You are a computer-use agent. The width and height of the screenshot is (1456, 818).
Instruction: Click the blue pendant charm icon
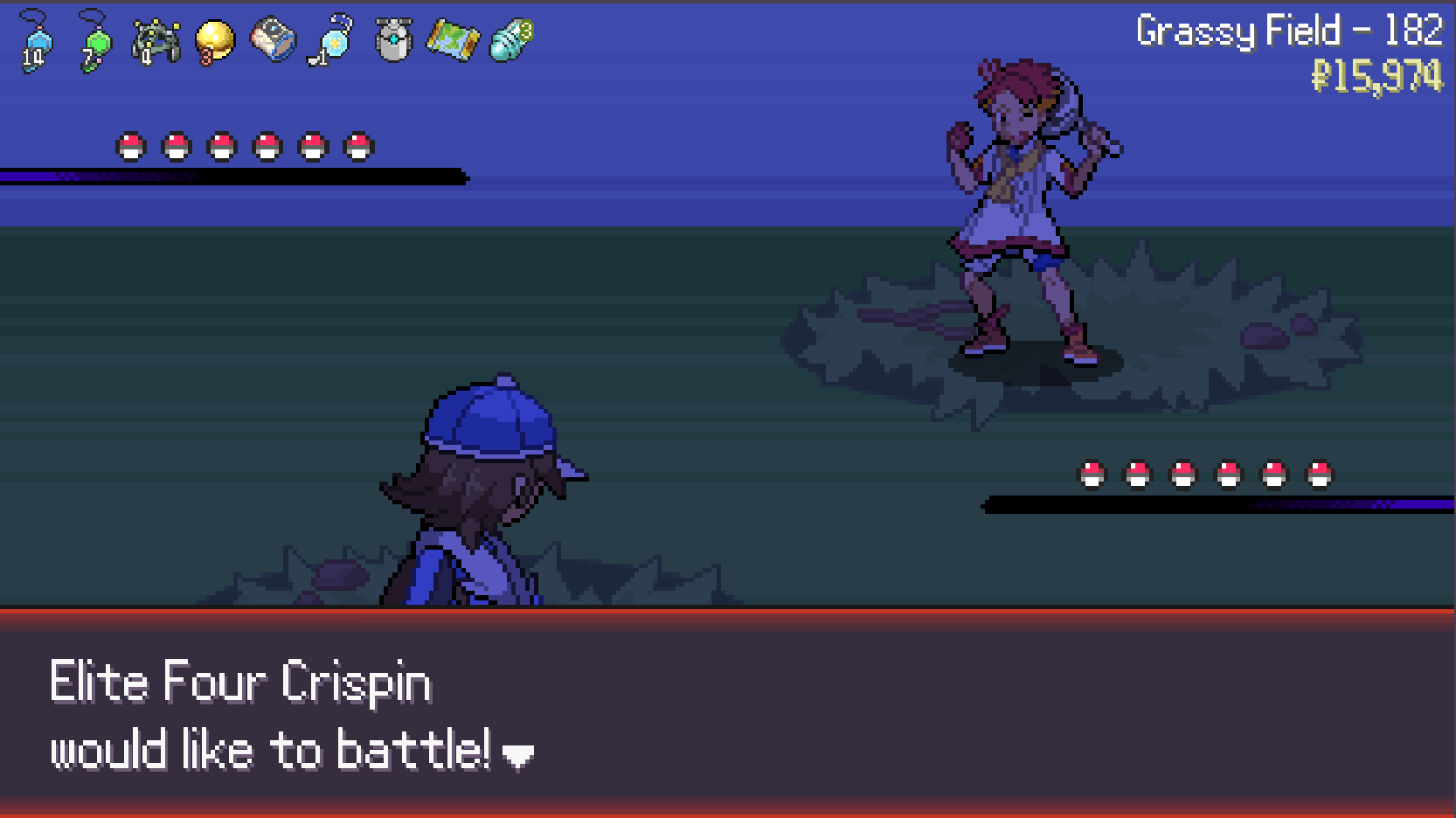point(36,41)
